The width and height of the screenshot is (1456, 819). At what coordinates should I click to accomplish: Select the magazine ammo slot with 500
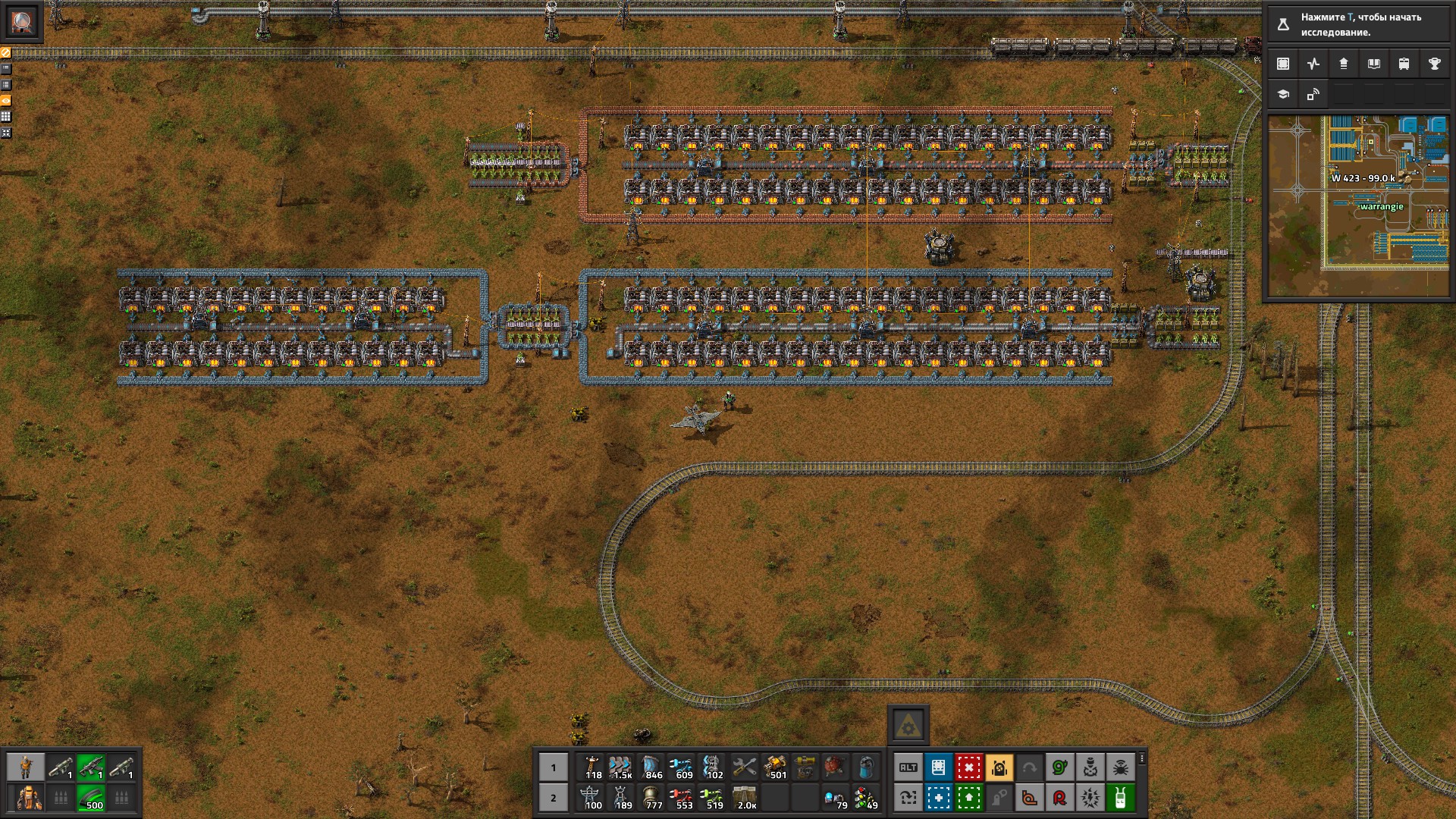(91, 798)
